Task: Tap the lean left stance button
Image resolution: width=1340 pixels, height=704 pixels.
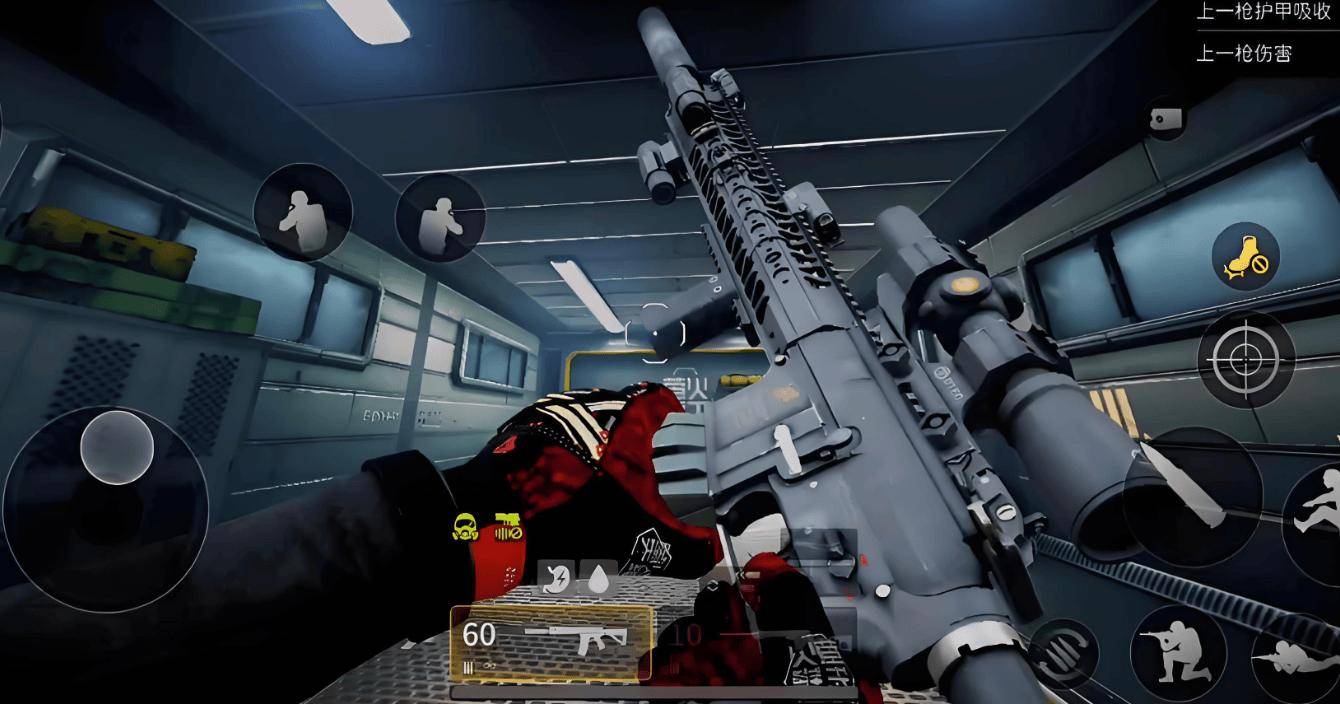Action: 302,213
